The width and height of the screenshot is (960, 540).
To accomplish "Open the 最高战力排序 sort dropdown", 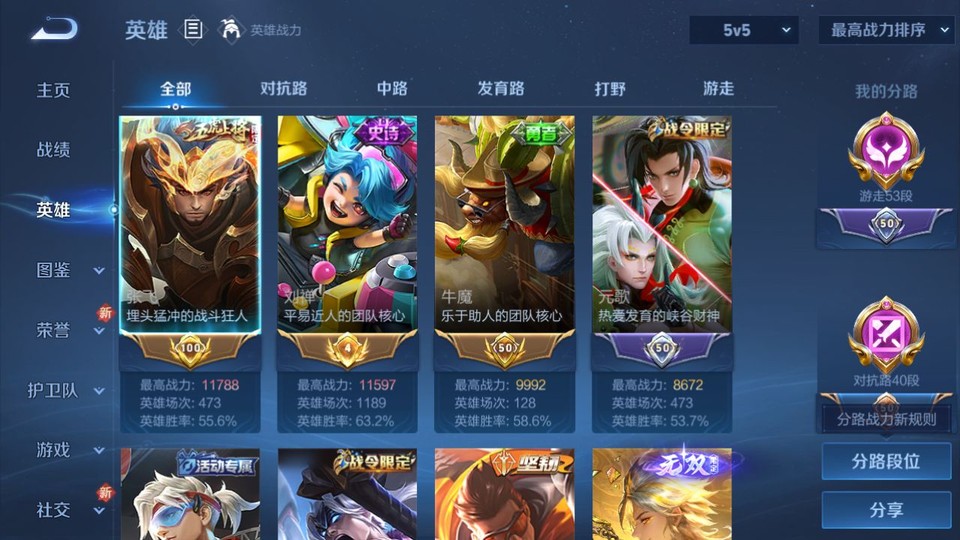I will [x=886, y=31].
